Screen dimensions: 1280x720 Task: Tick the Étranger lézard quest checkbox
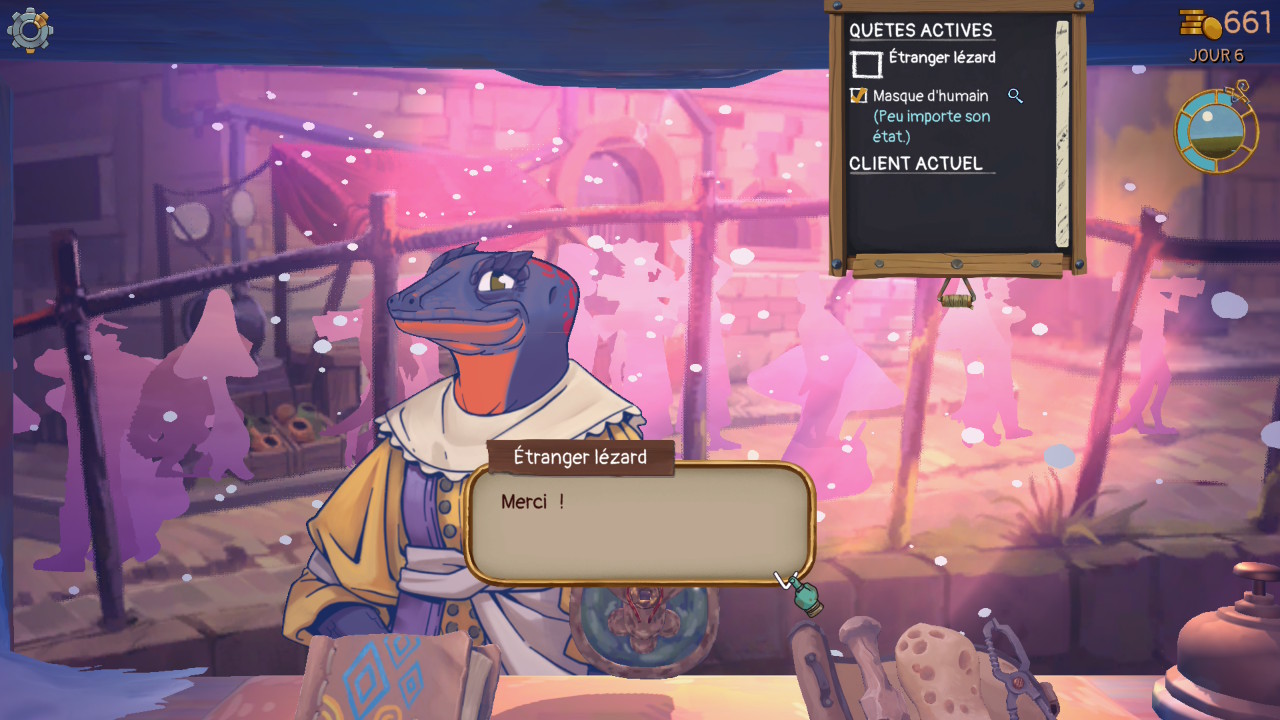866,64
